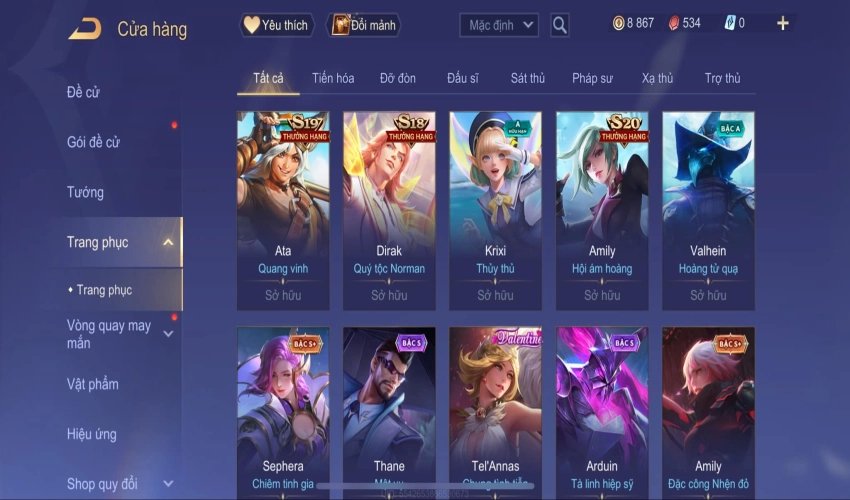
Task: Switch to the Đỡ đòn tab
Action: click(x=398, y=78)
